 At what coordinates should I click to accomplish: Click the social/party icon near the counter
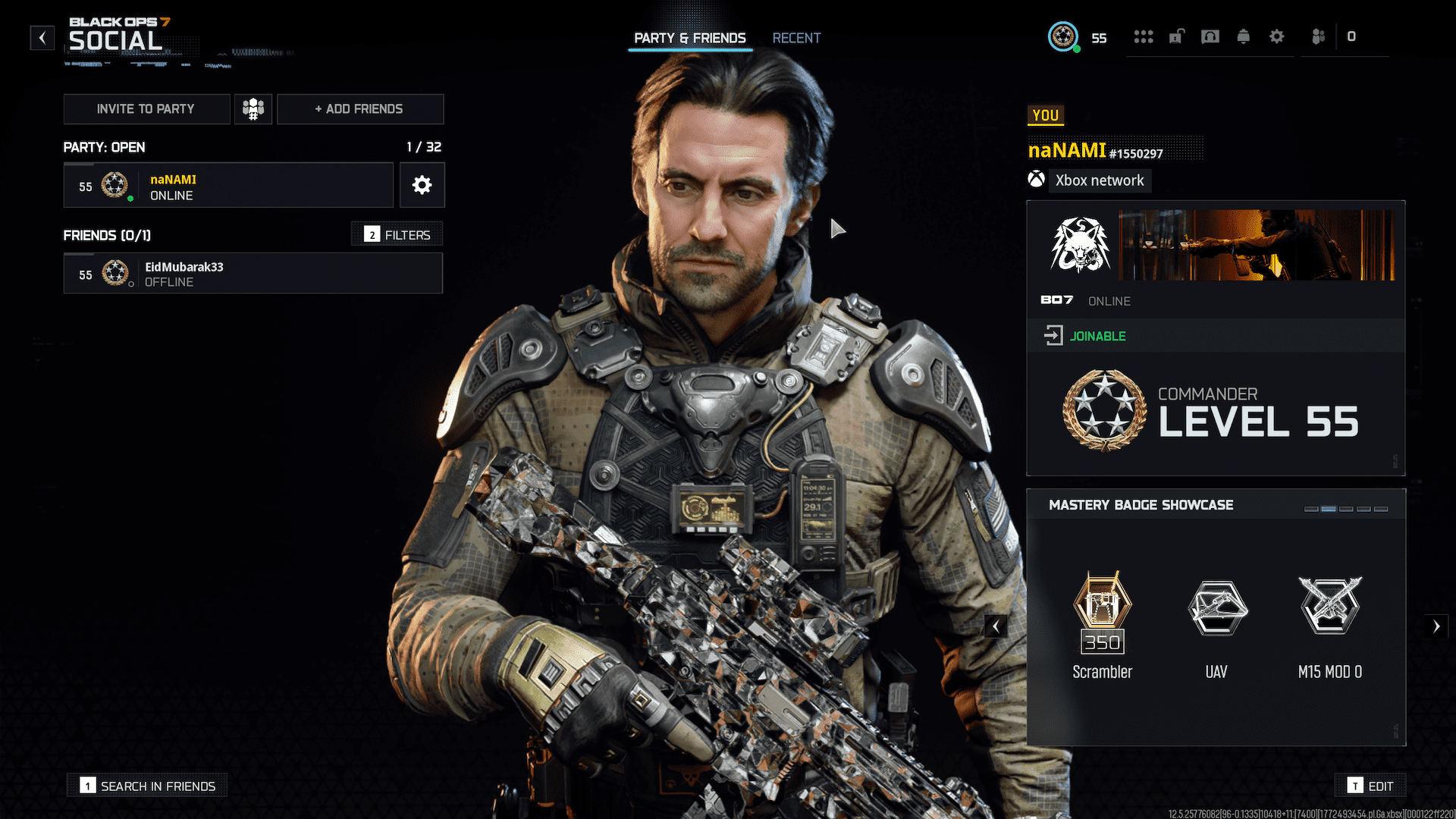1317,36
